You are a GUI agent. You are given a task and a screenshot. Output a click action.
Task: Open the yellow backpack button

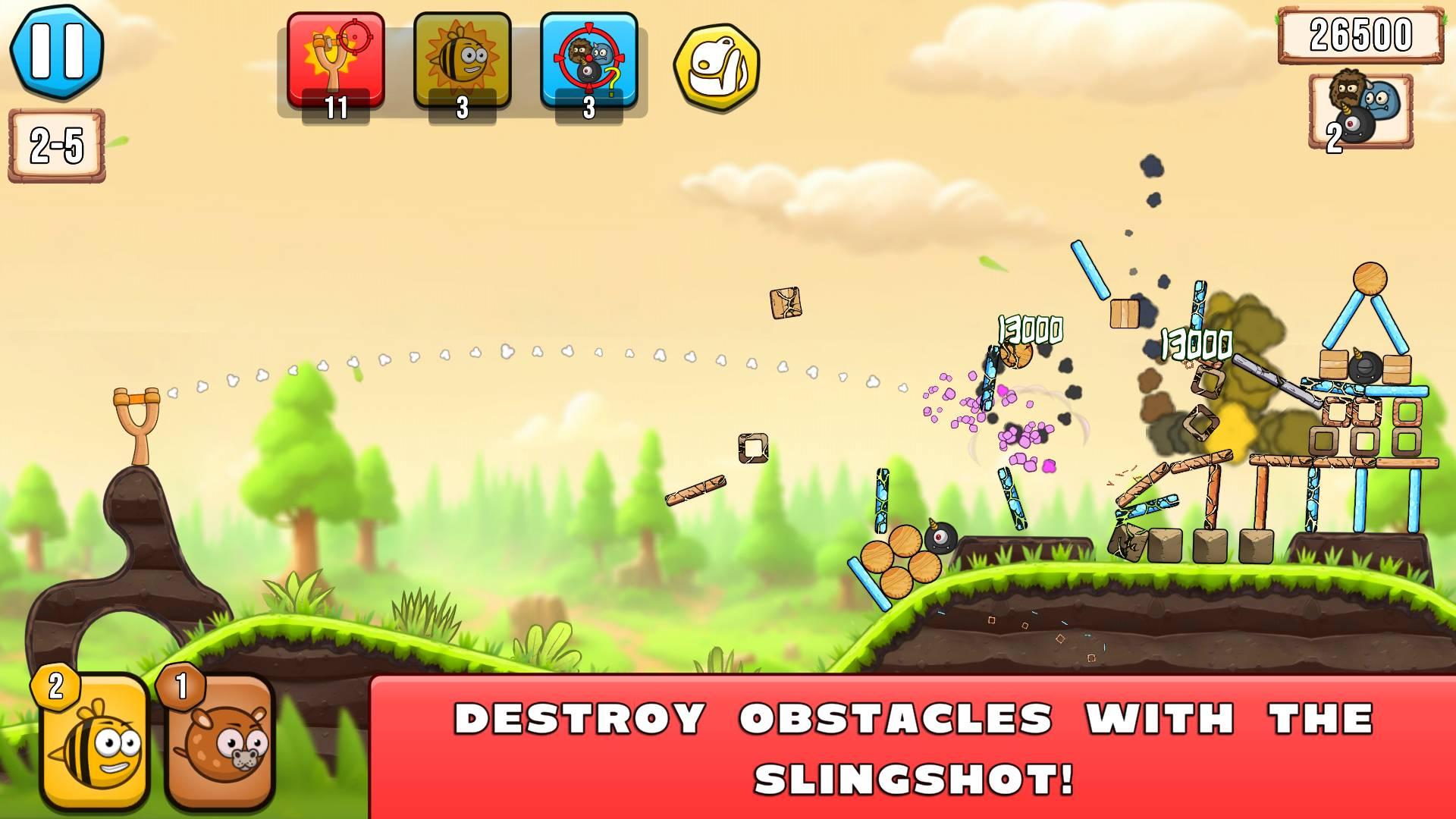click(716, 67)
